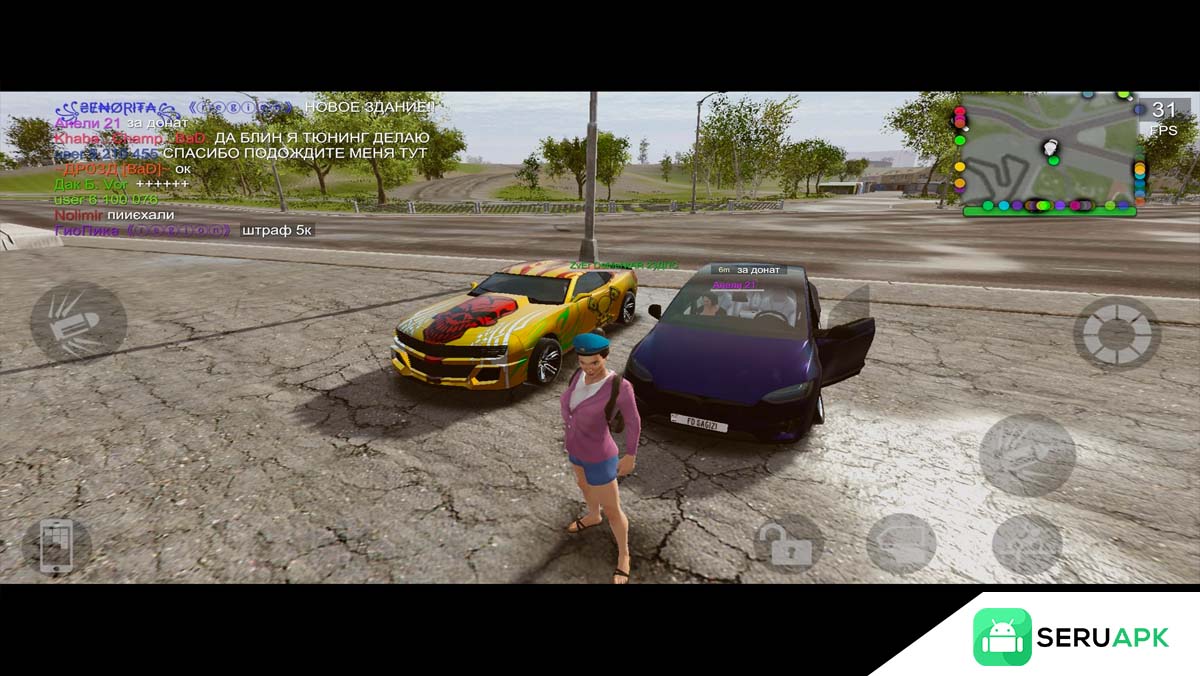Open the minimap
1200x676 pixels.
click(x=1050, y=153)
